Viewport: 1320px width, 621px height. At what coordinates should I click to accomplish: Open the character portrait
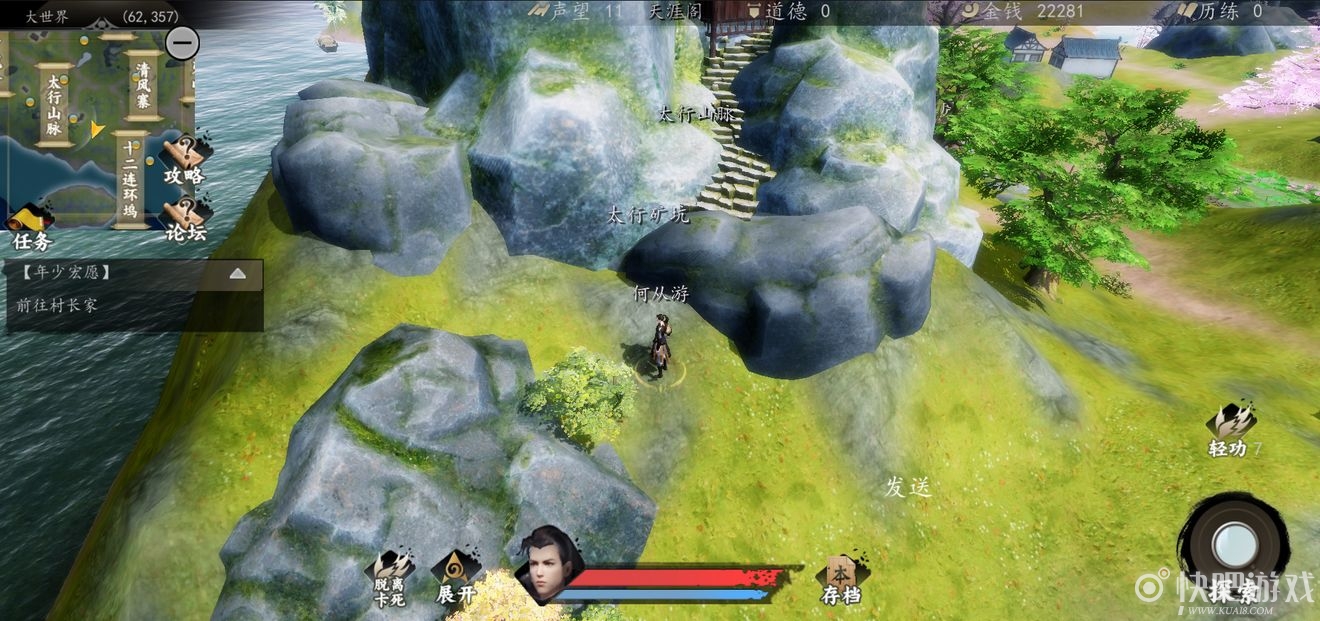pos(547,566)
